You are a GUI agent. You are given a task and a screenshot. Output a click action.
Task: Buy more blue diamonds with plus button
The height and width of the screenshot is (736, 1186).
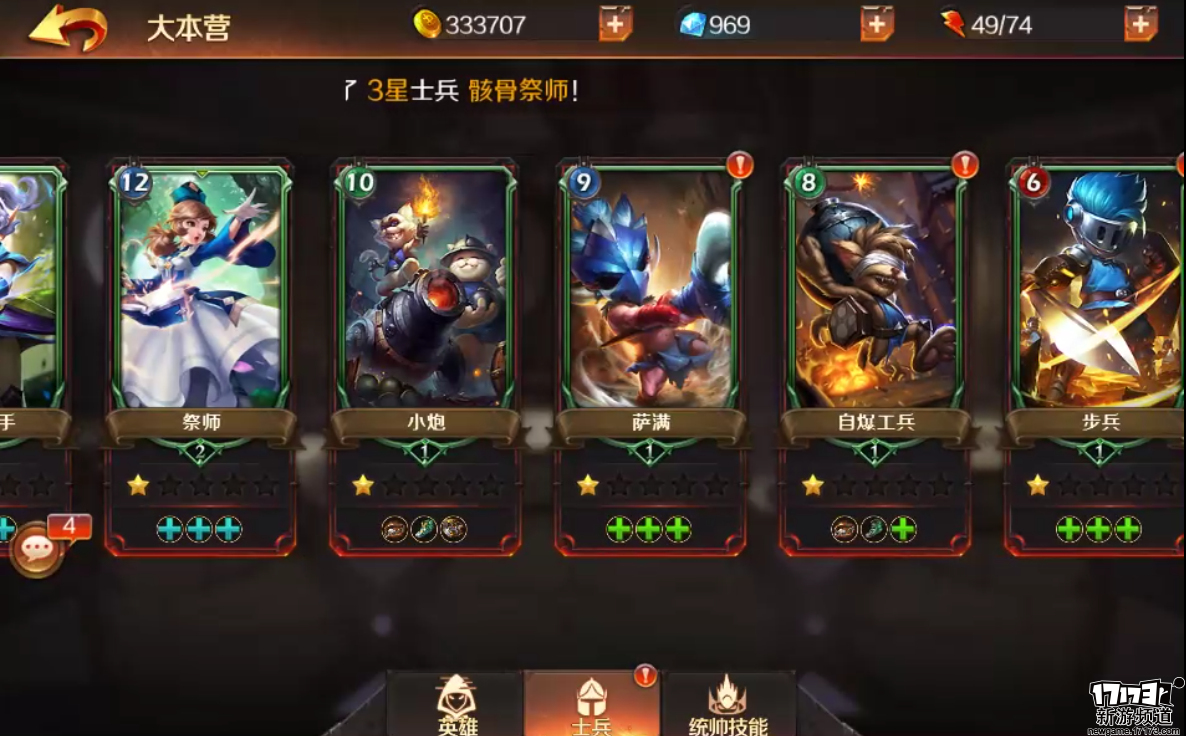pyautogui.click(x=876, y=23)
